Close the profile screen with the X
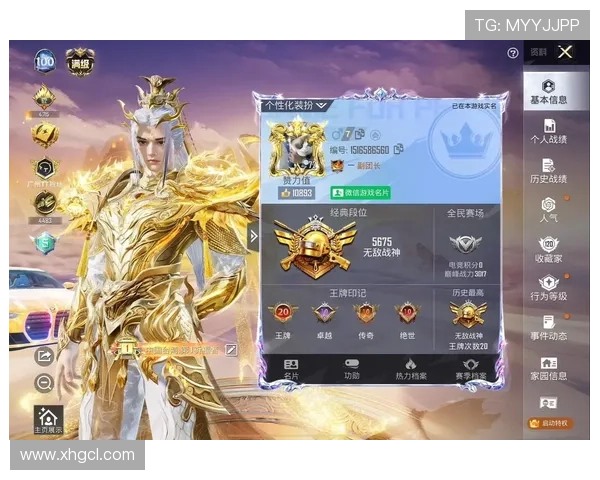This screenshot has height=480, width=600. pos(565,52)
